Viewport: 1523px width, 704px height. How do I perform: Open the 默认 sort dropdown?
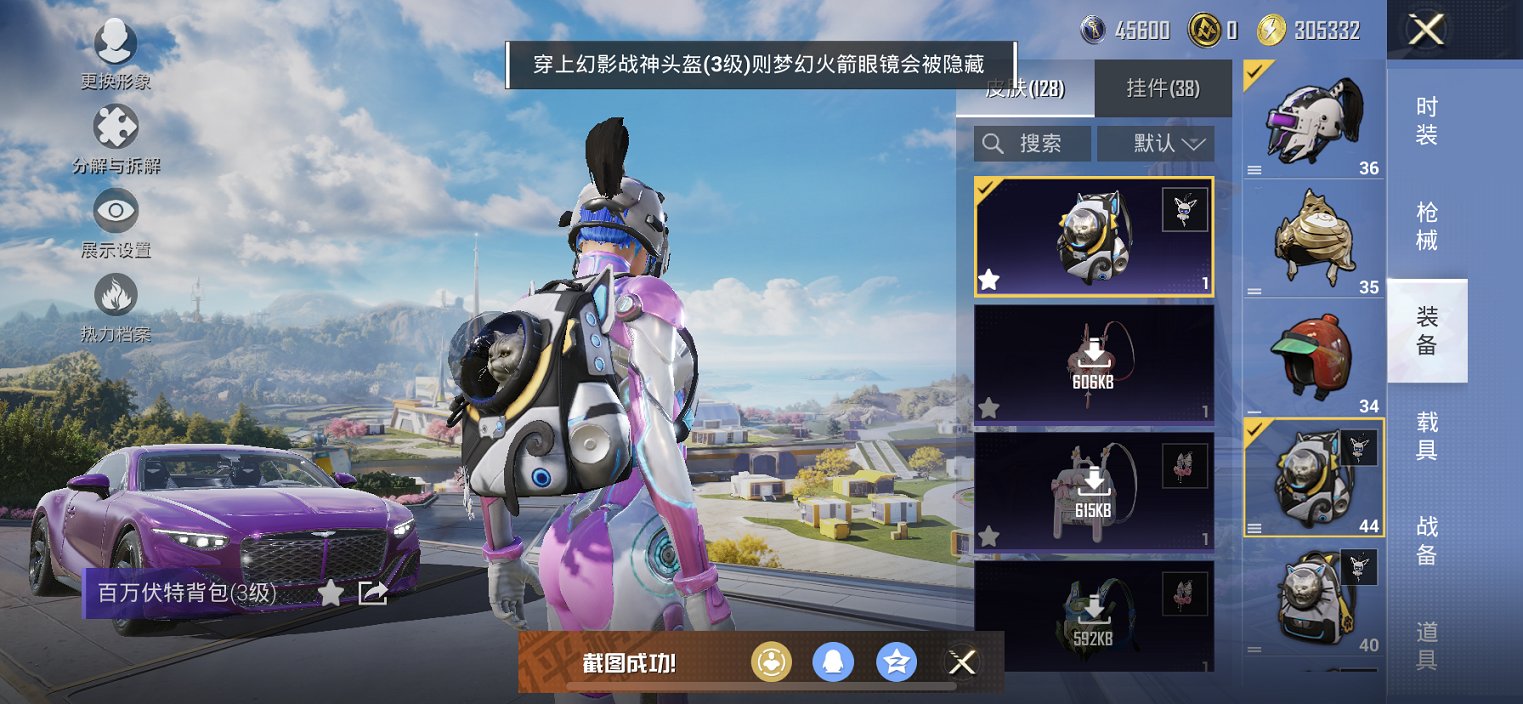(1156, 144)
